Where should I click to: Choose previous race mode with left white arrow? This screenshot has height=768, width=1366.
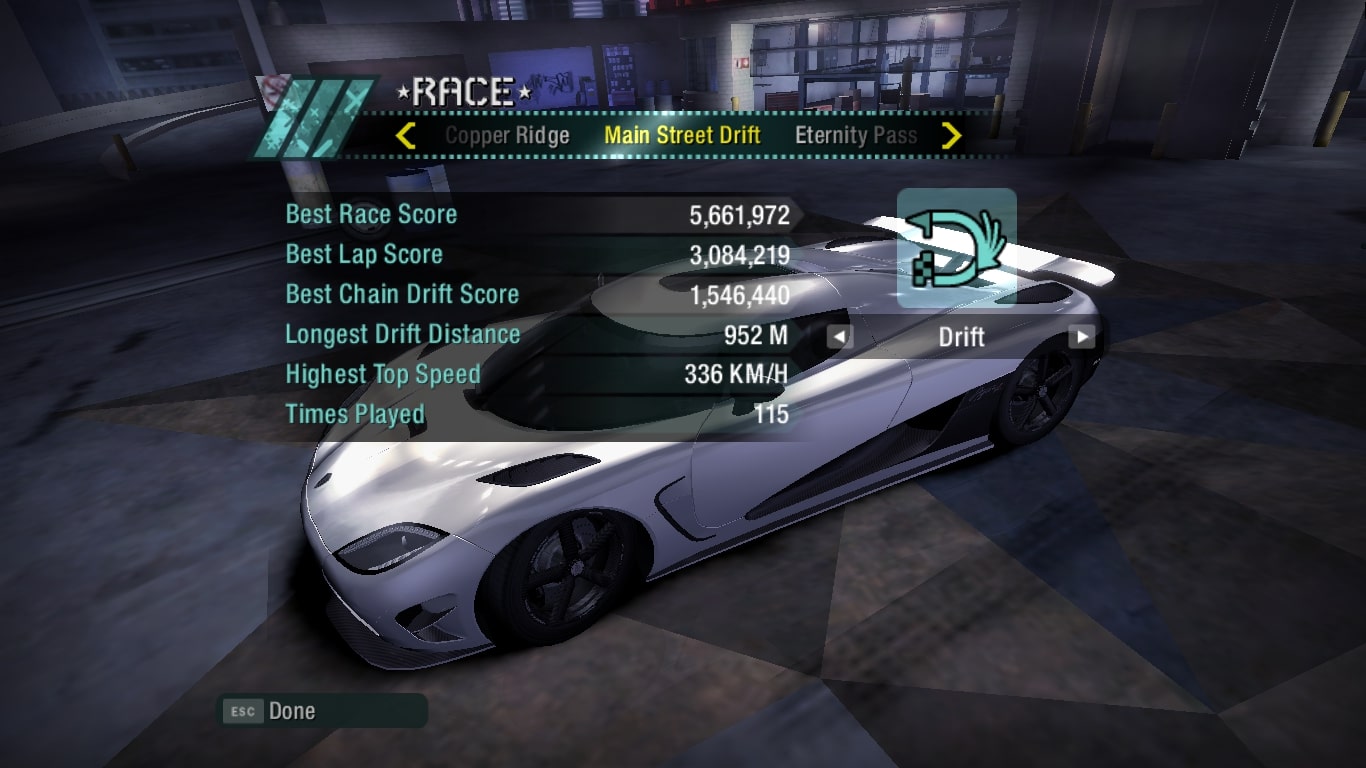(x=840, y=337)
